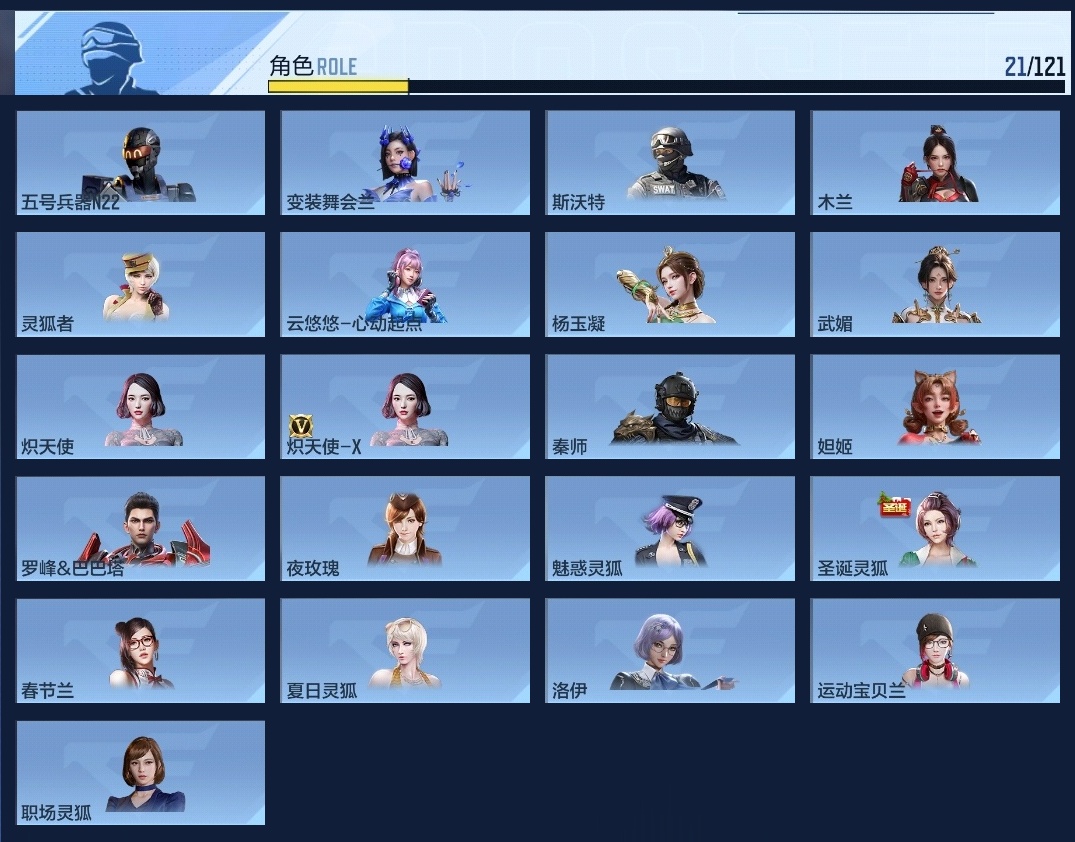This screenshot has width=1075, height=842.
Task: Select the 夜玫瑰 character card
Action: (x=405, y=528)
